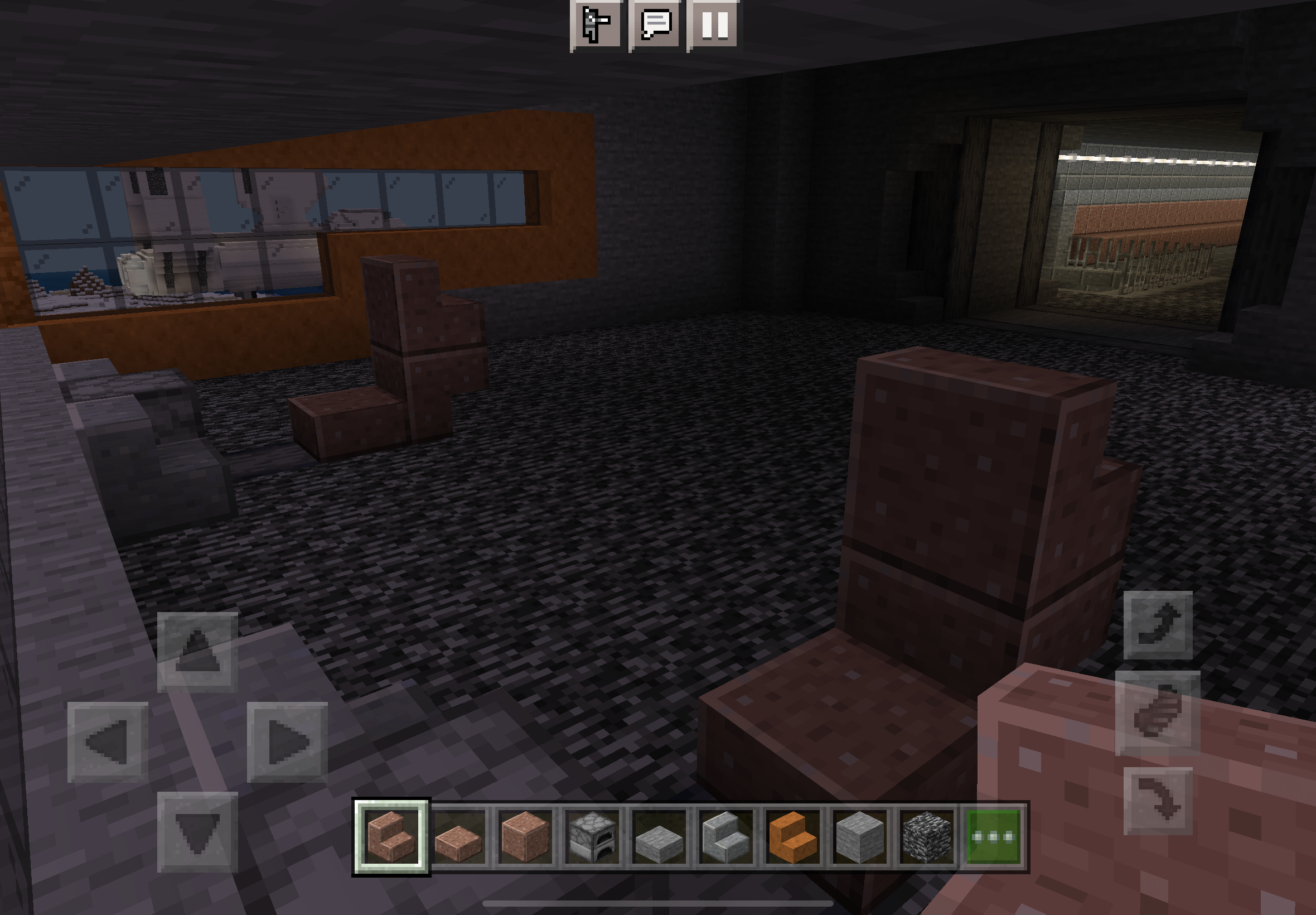Open the emote menu

pos(596,24)
